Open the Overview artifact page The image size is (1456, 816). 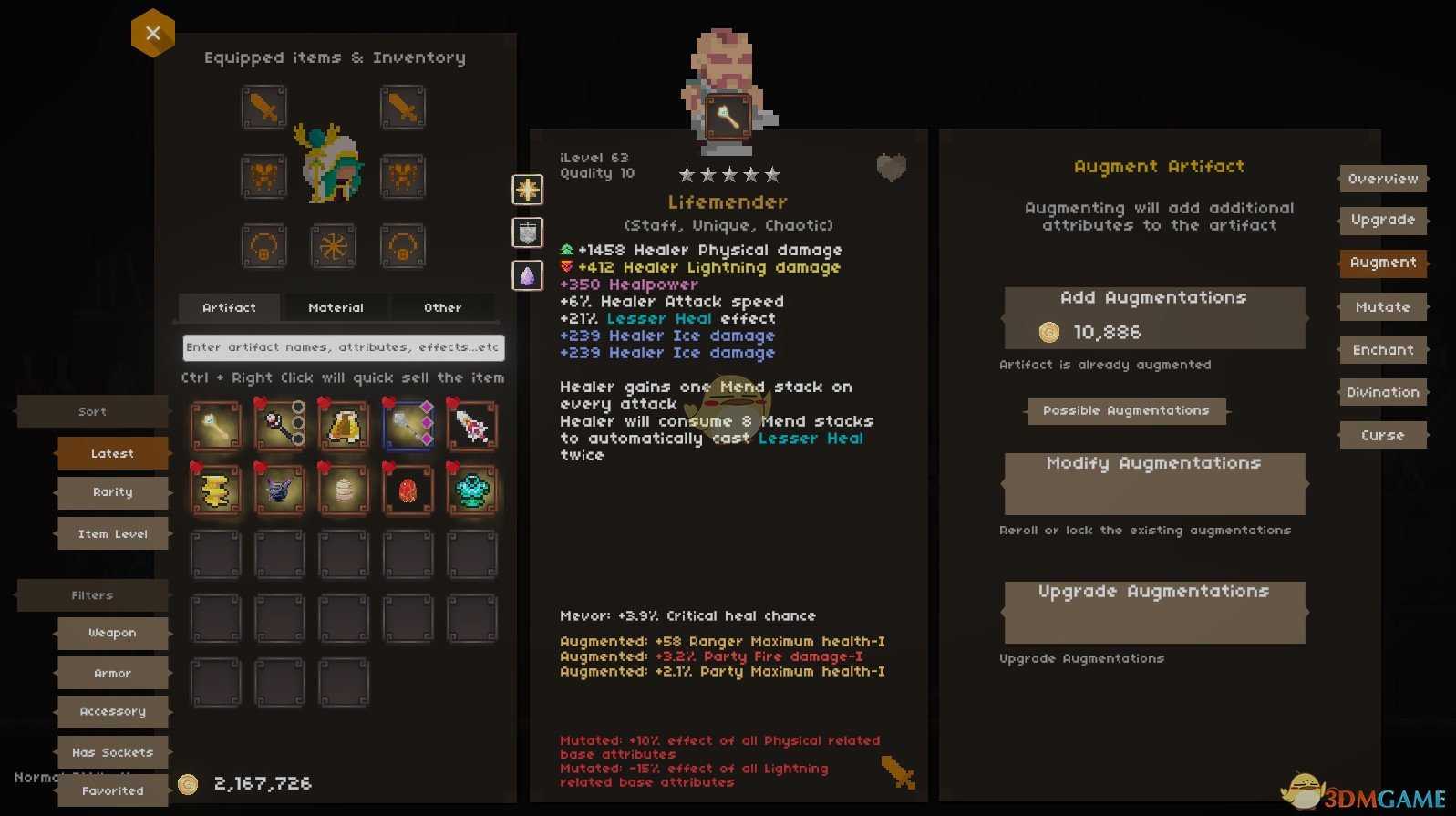tap(1382, 180)
